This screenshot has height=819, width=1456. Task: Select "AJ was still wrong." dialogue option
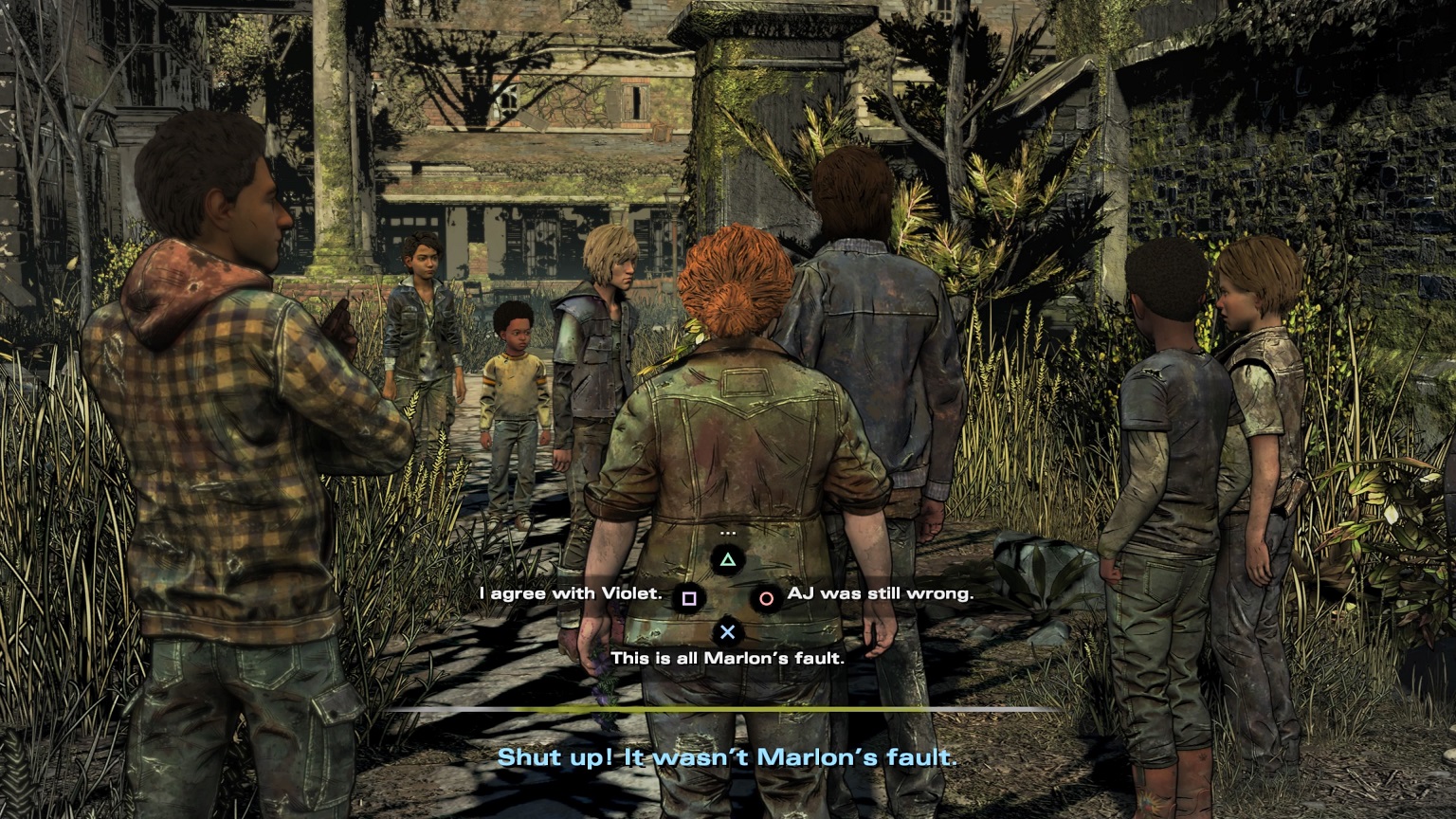coord(880,594)
